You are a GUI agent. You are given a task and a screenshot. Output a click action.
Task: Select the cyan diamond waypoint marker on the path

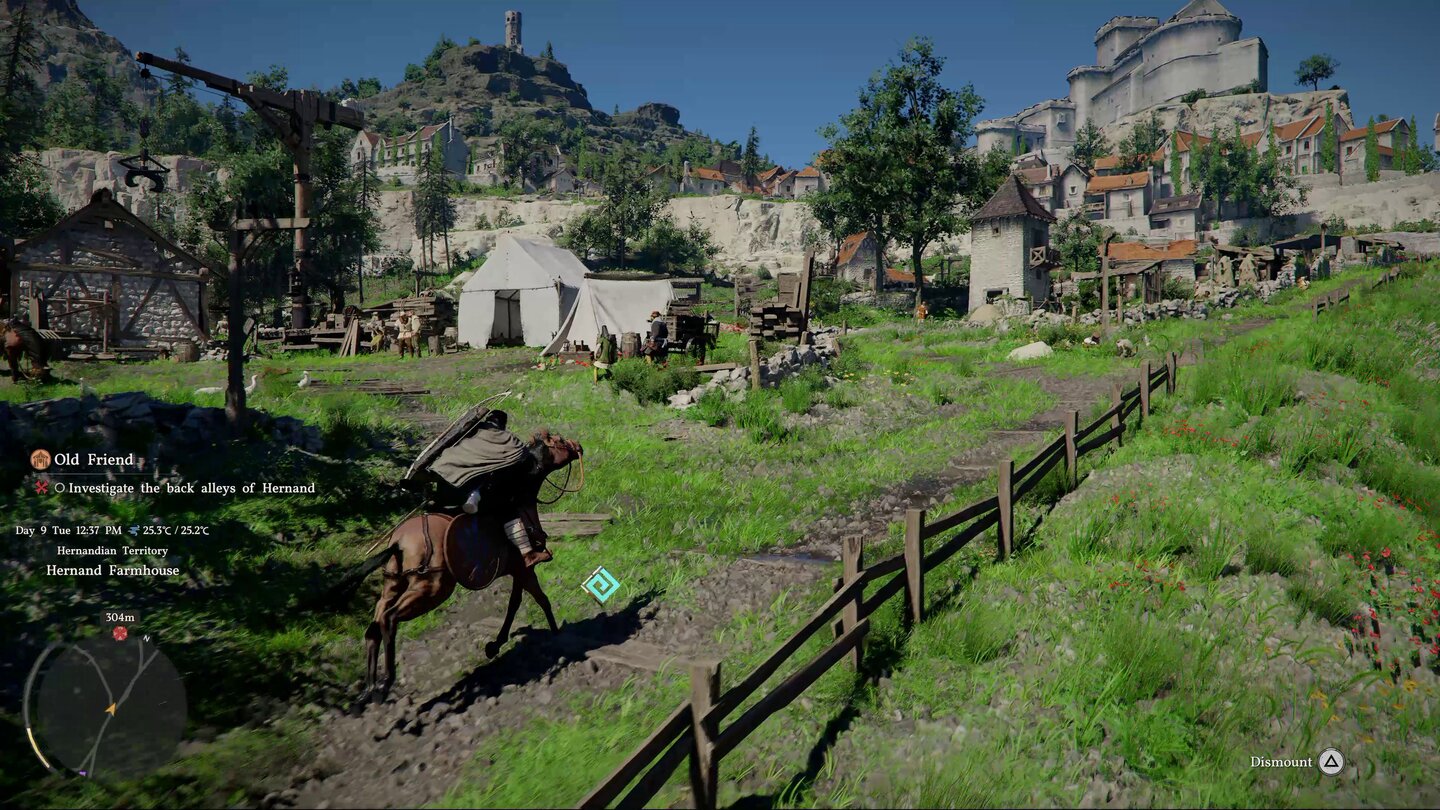[598, 583]
